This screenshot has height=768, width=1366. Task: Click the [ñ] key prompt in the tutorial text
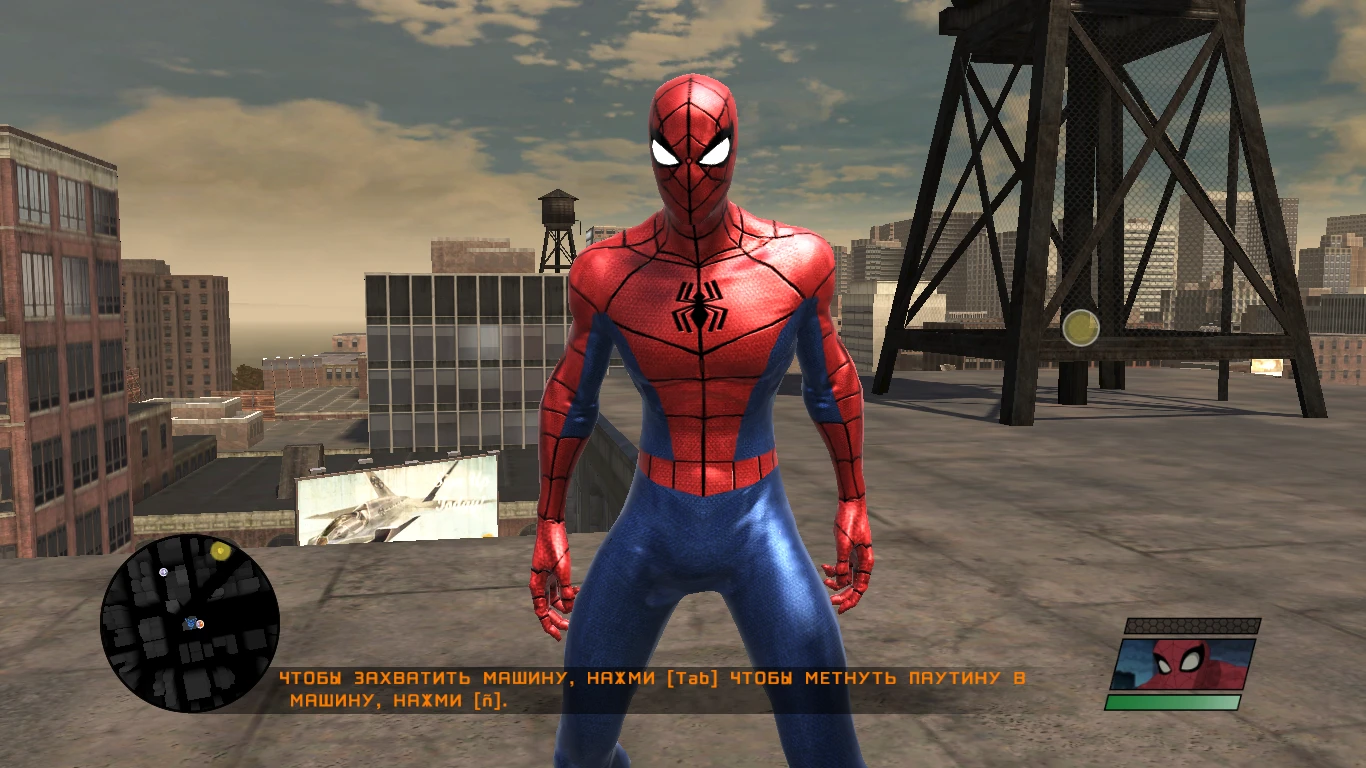(487, 699)
